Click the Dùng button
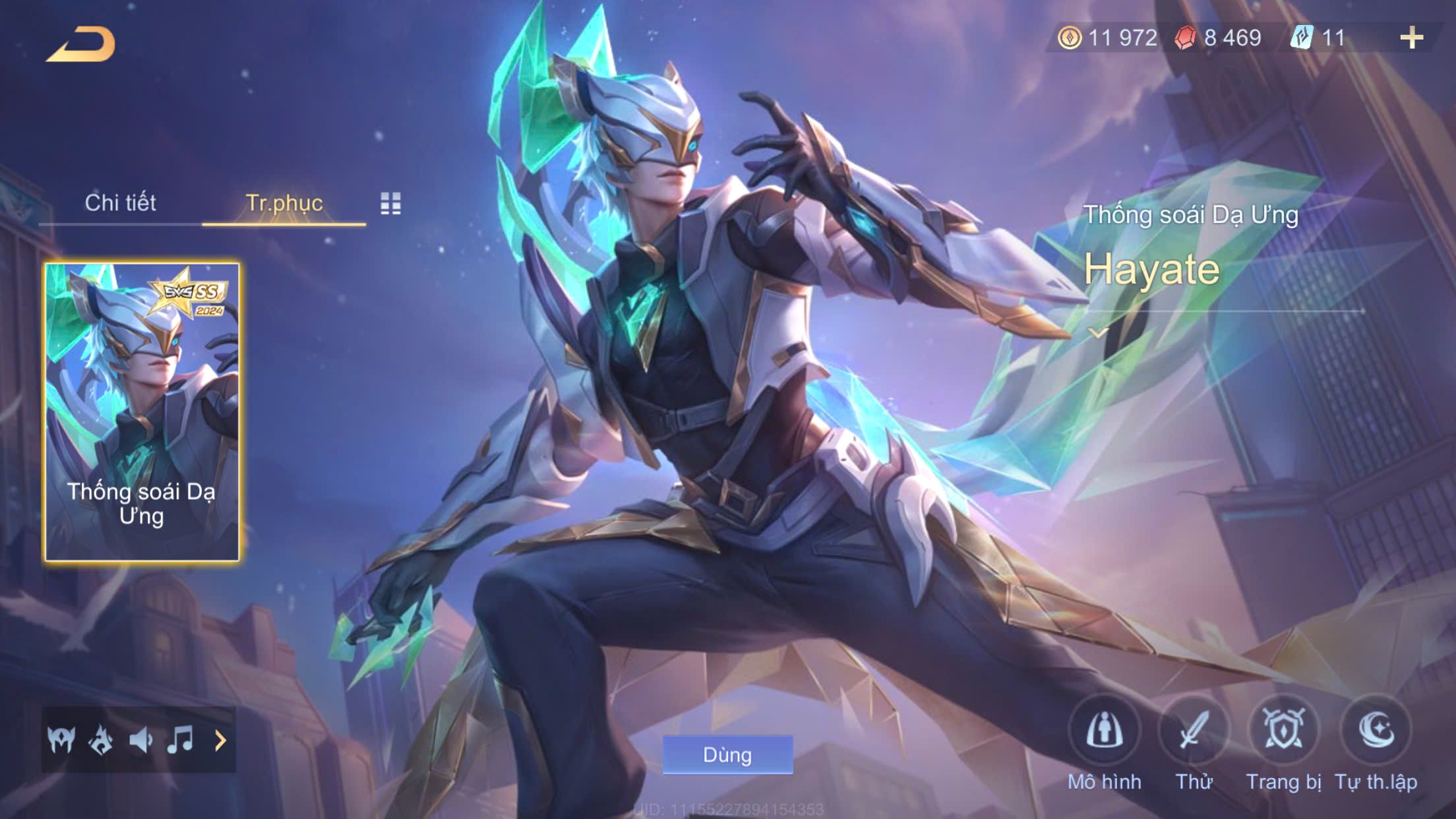The width and height of the screenshot is (1456, 819). click(x=727, y=755)
